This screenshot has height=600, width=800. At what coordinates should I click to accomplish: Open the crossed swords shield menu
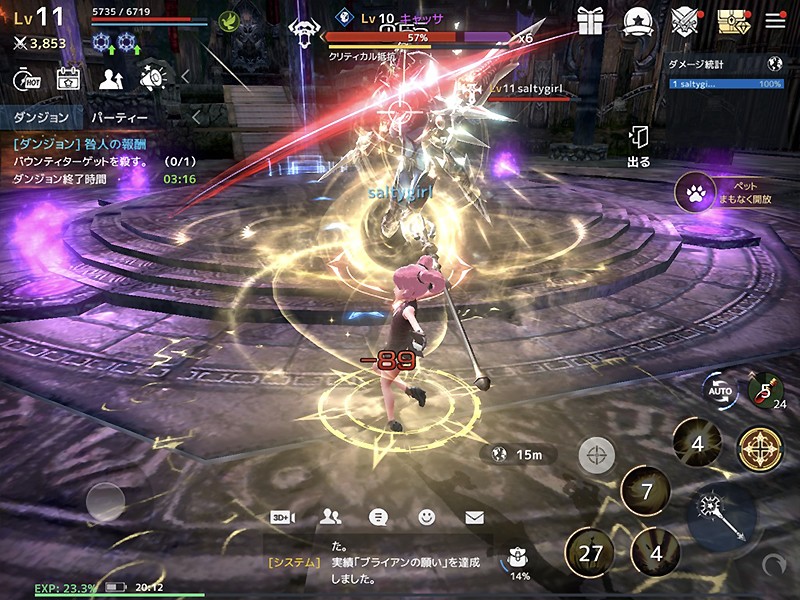[685, 20]
